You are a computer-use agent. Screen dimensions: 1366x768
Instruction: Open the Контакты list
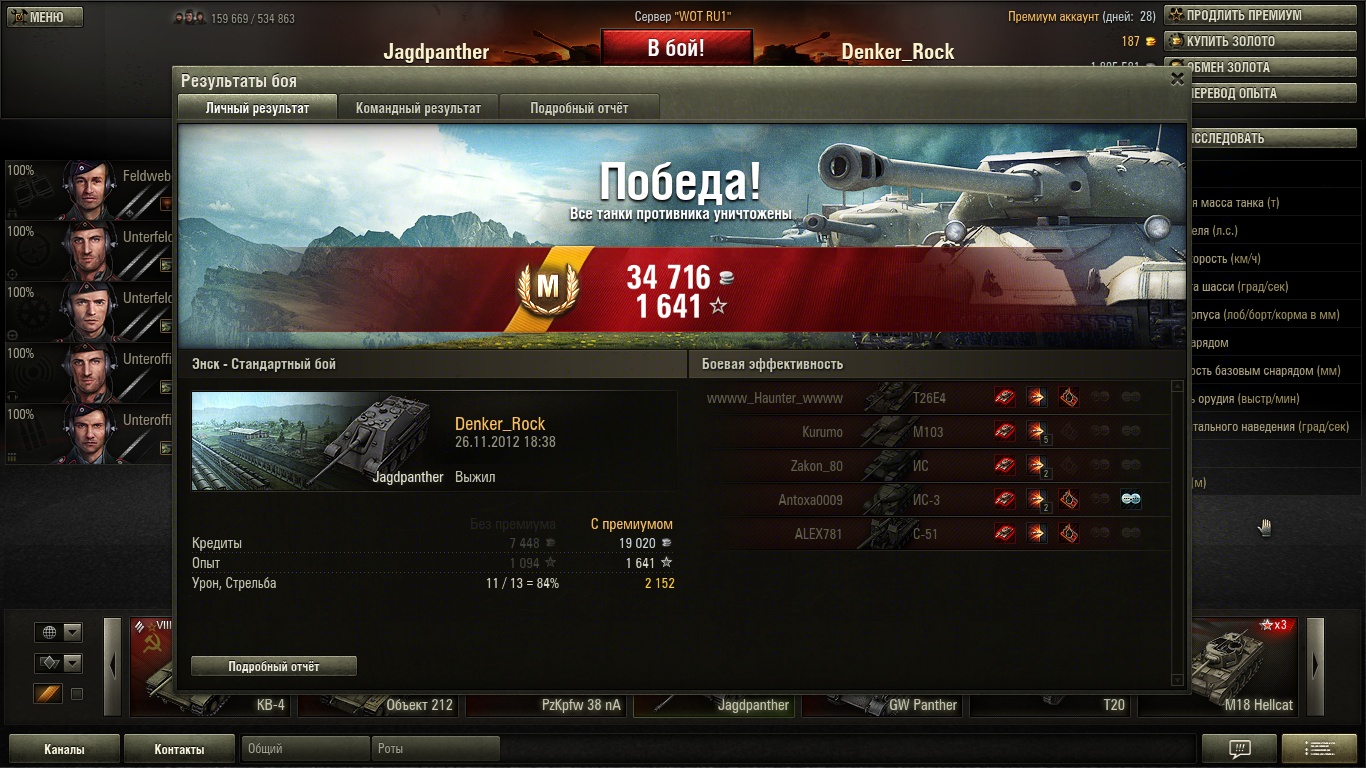tap(179, 749)
